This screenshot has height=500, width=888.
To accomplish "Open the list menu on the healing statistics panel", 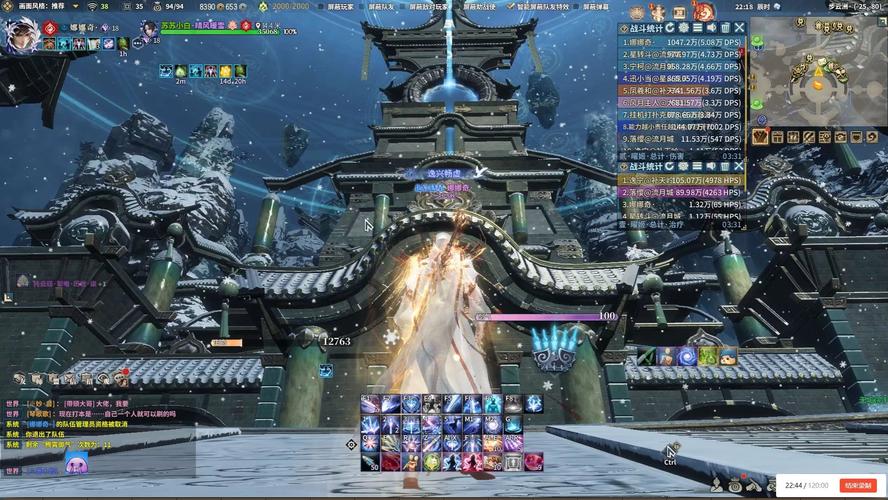I will click(x=698, y=167).
